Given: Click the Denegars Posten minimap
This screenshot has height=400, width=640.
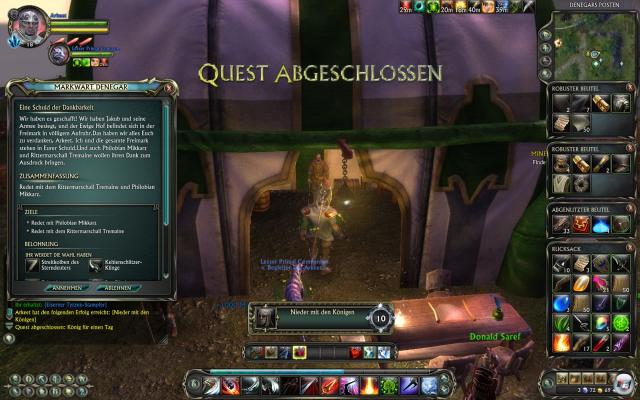Looking at the screenshot, I should tap(588, 44).
